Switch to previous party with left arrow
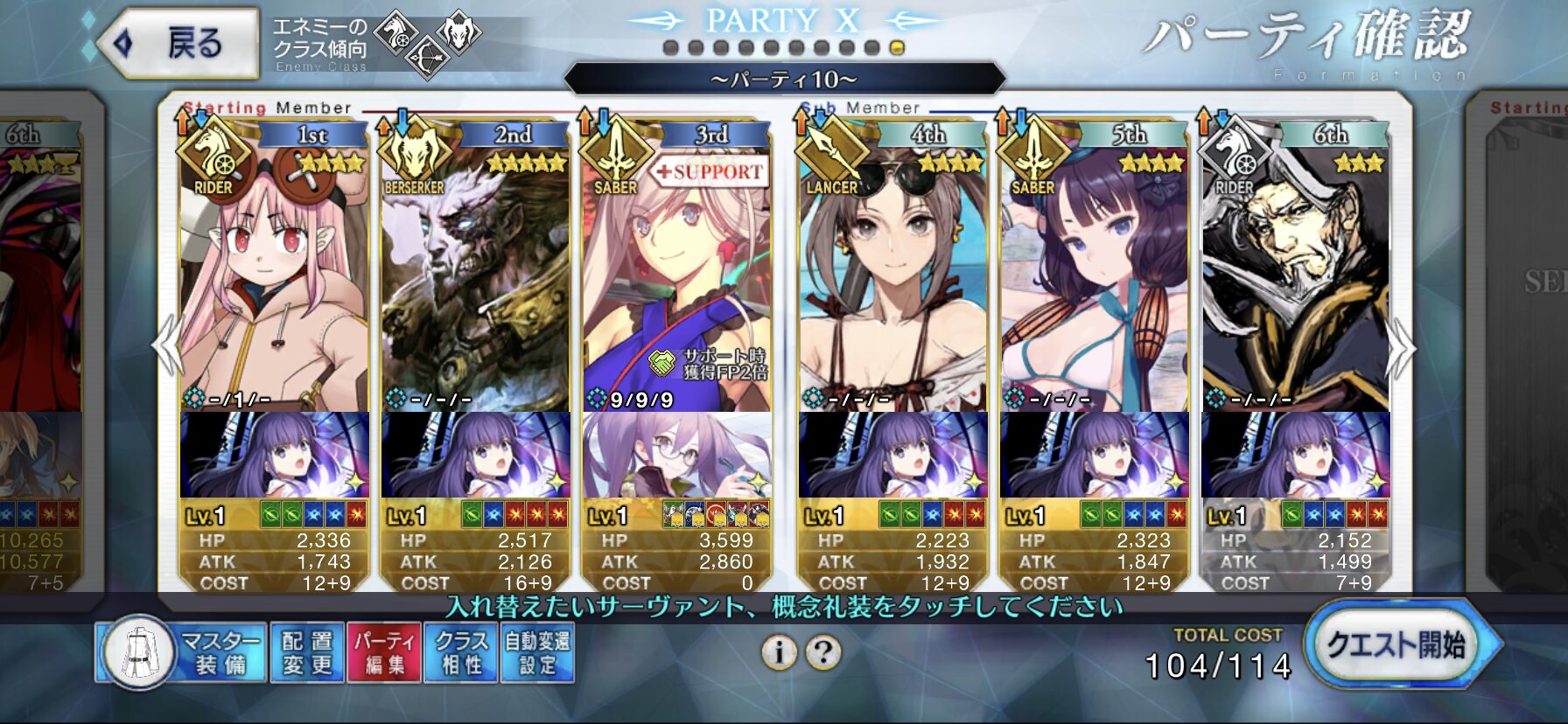The width and height of the screenshot is (1568, 724). coord(166,347)
